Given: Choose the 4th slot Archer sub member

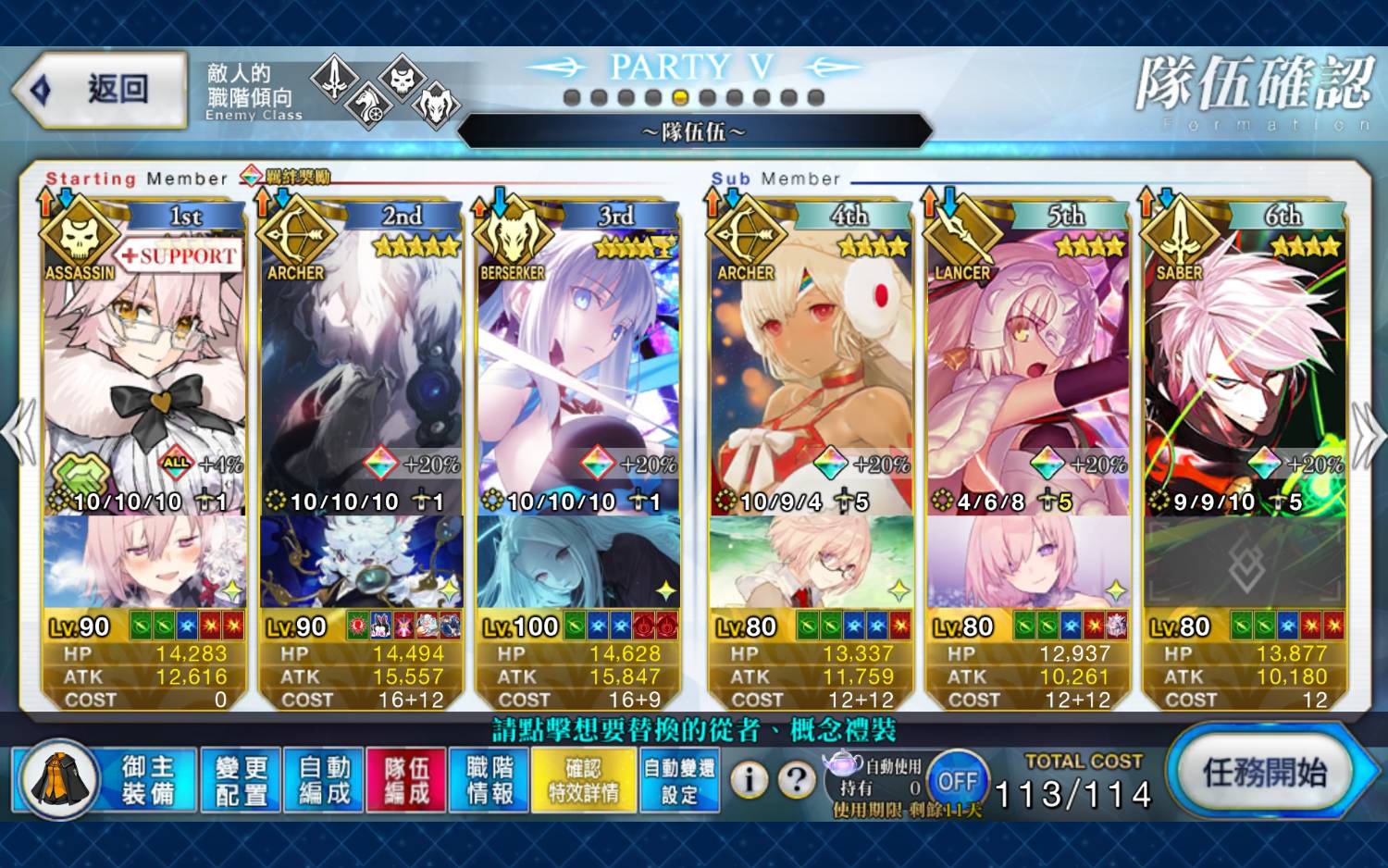Looking at the screenshot, I should [810, 370].
